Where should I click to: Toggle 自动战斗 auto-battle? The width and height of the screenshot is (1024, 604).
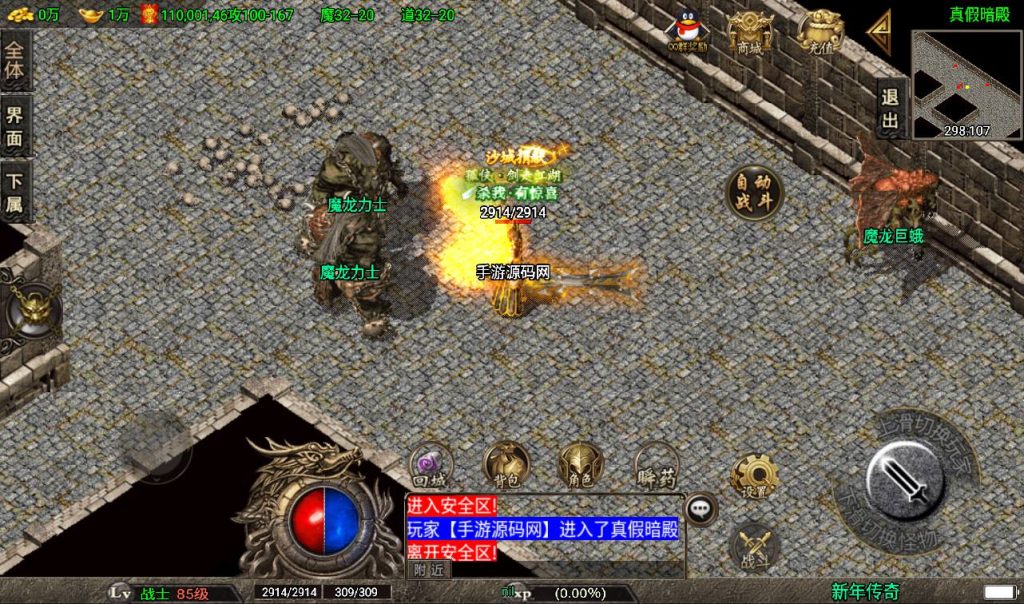coord(754,191)
